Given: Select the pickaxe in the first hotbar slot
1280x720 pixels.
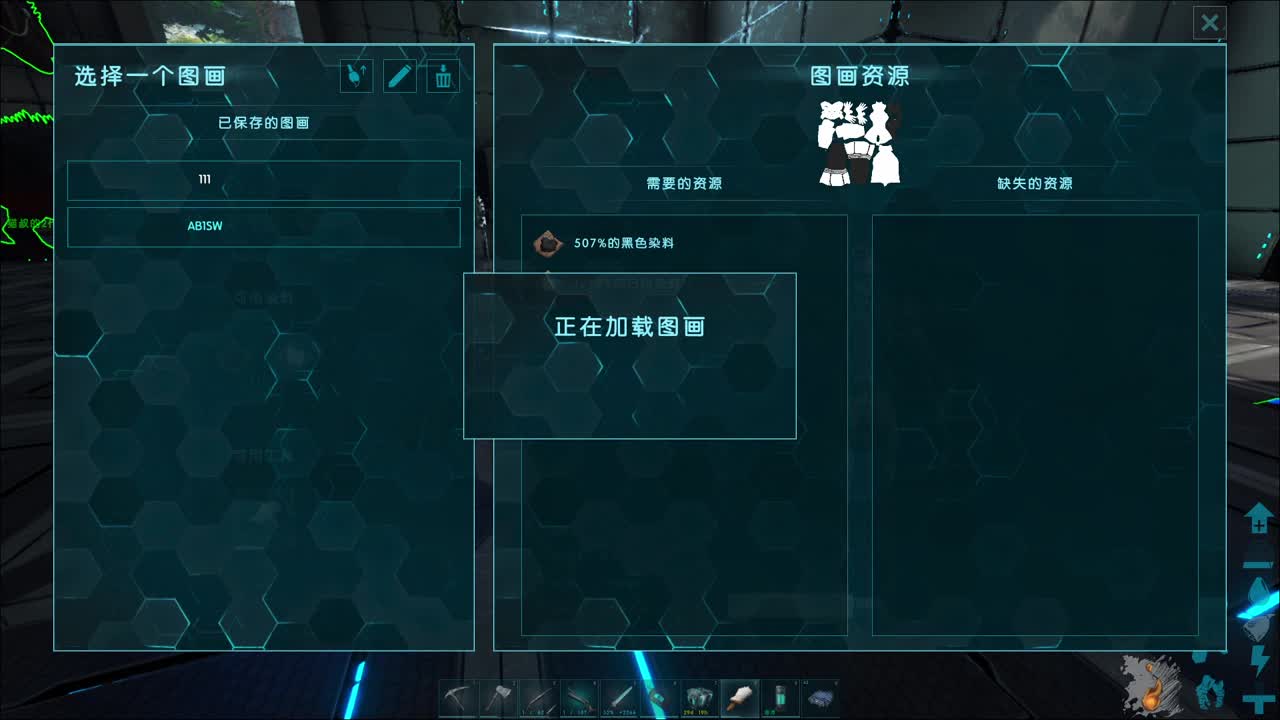Looking at the screenshot, I should pos(458,695).
